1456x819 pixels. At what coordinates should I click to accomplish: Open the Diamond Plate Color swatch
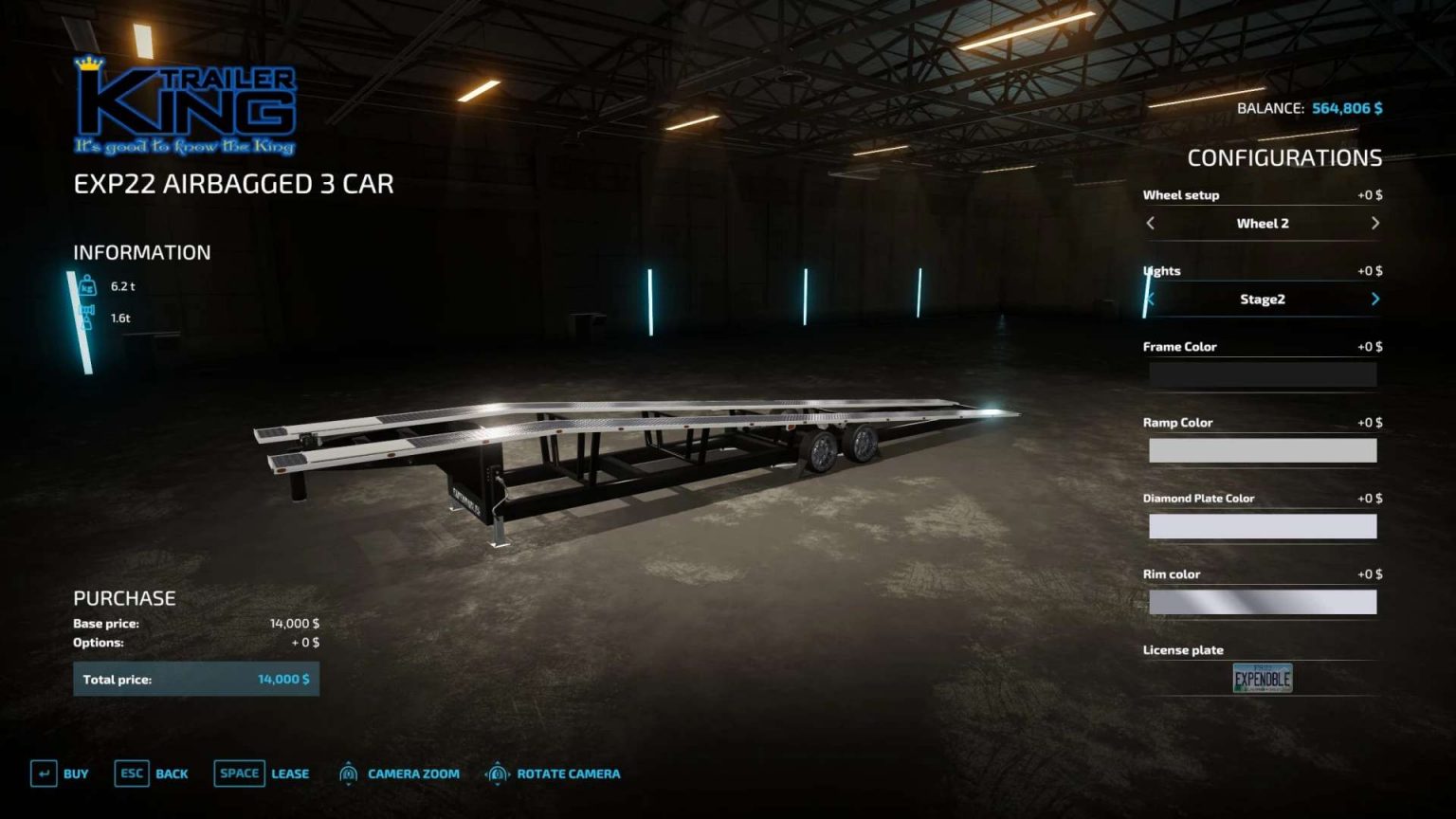tap(1263, 525)
